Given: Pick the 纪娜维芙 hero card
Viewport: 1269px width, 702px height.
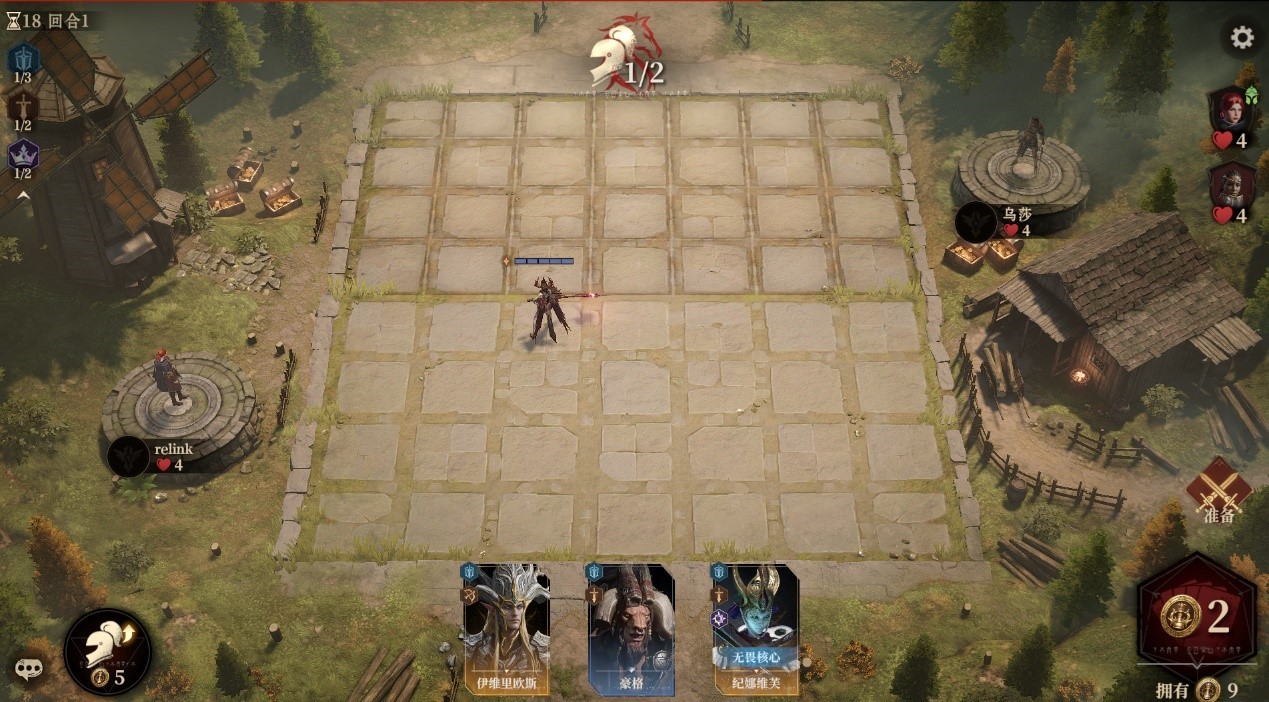Looking at the screenshot, I should 755,630.
